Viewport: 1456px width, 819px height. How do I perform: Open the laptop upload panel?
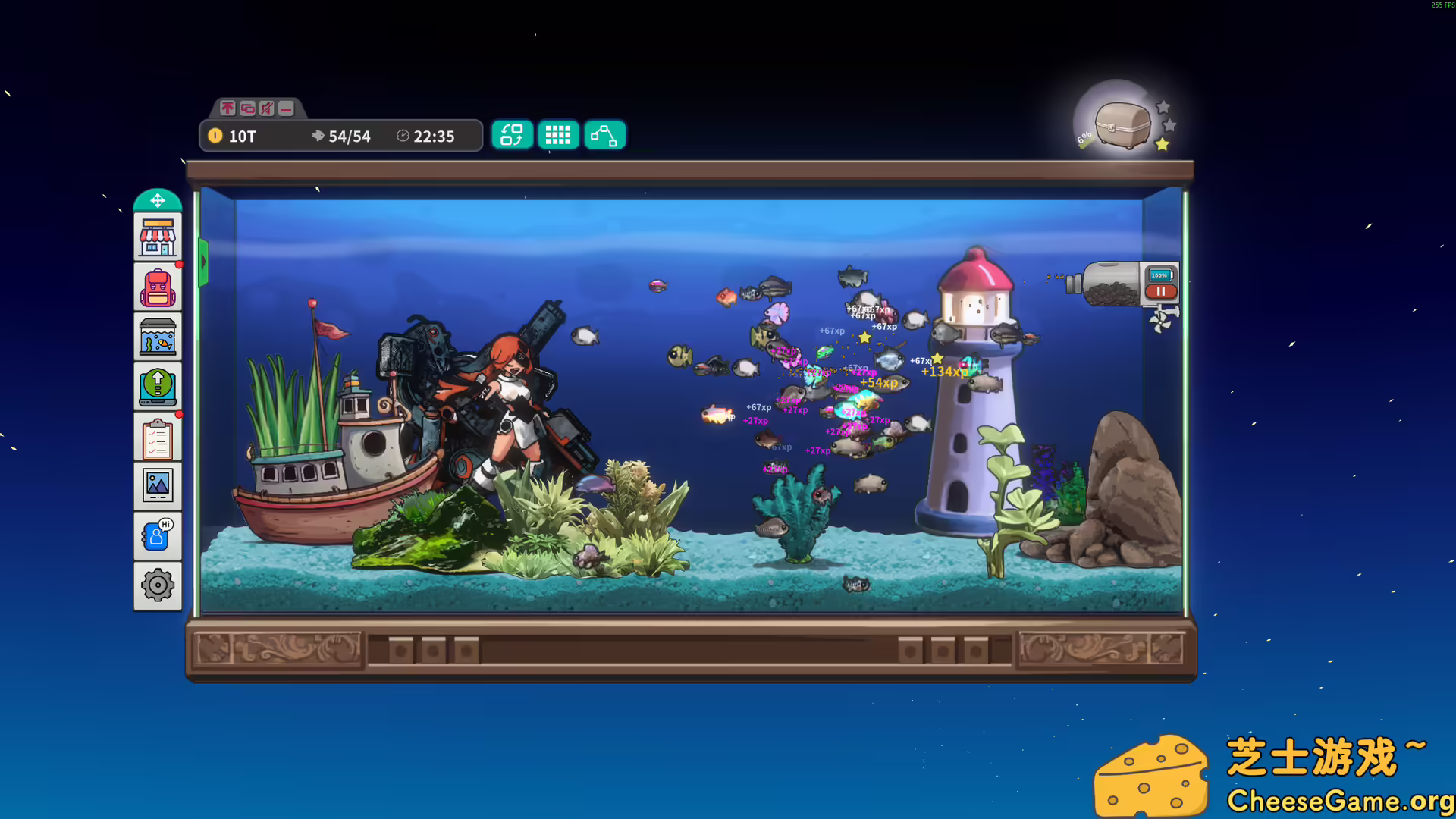point(158,386)
